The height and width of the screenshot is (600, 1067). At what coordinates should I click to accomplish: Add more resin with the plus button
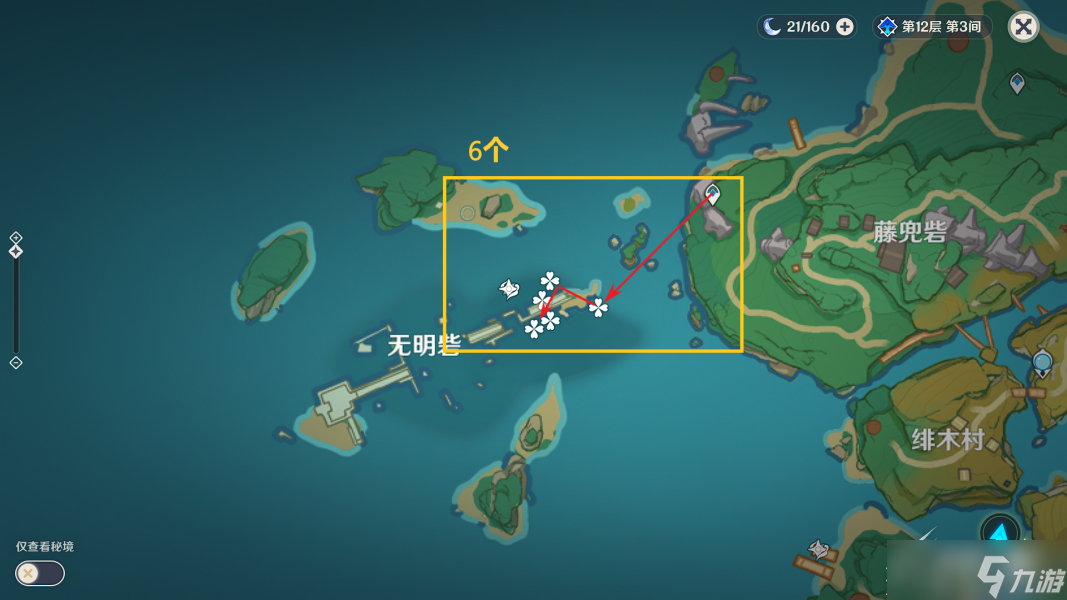tap(845, 27)
